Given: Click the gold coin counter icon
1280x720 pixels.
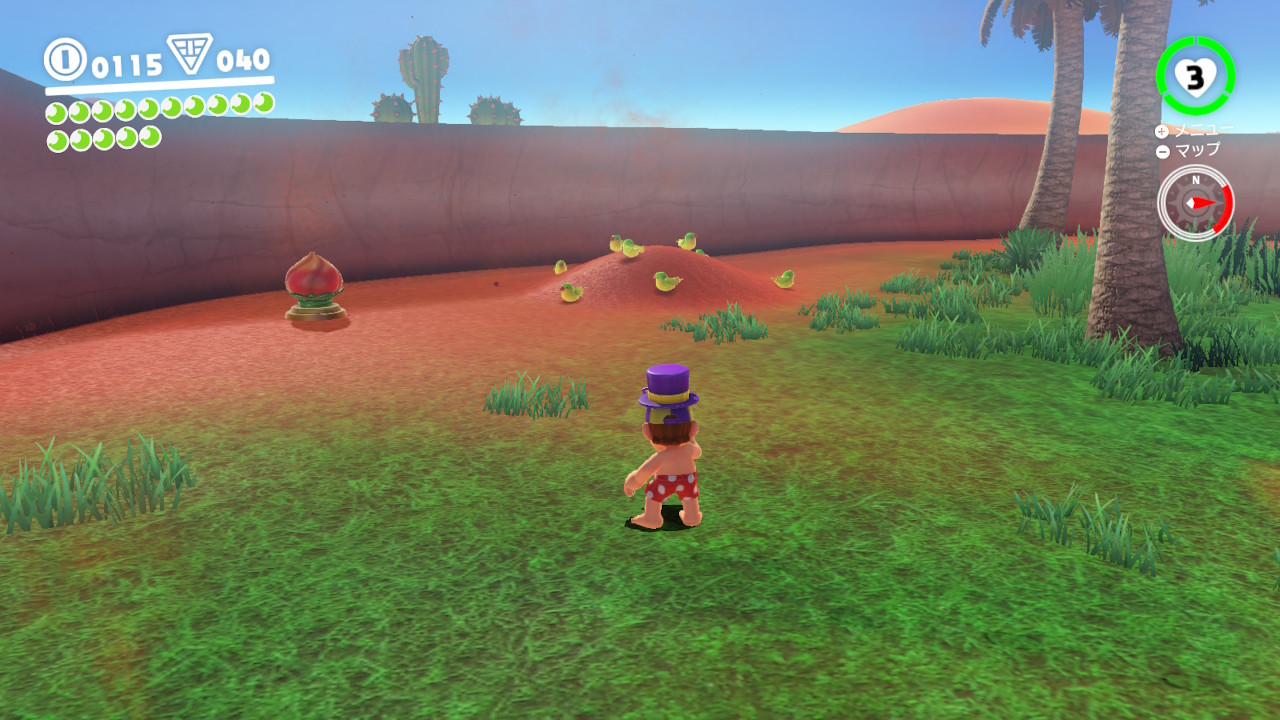Looking at the screenshot, I should coord(65,59).
